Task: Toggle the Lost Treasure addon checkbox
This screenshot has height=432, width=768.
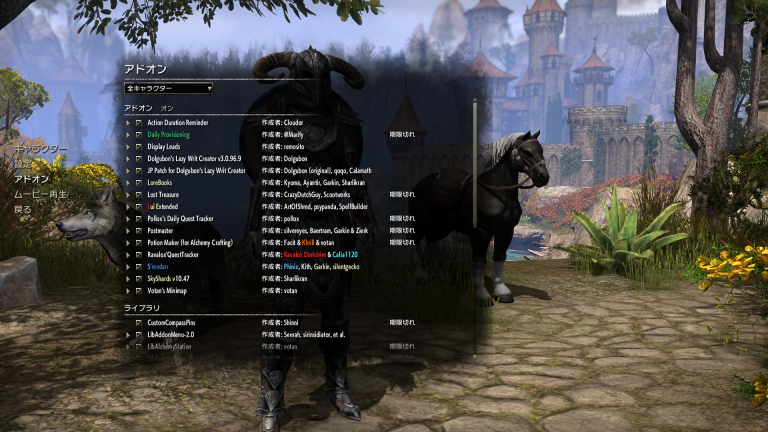Action: click(x=139, y=195)
